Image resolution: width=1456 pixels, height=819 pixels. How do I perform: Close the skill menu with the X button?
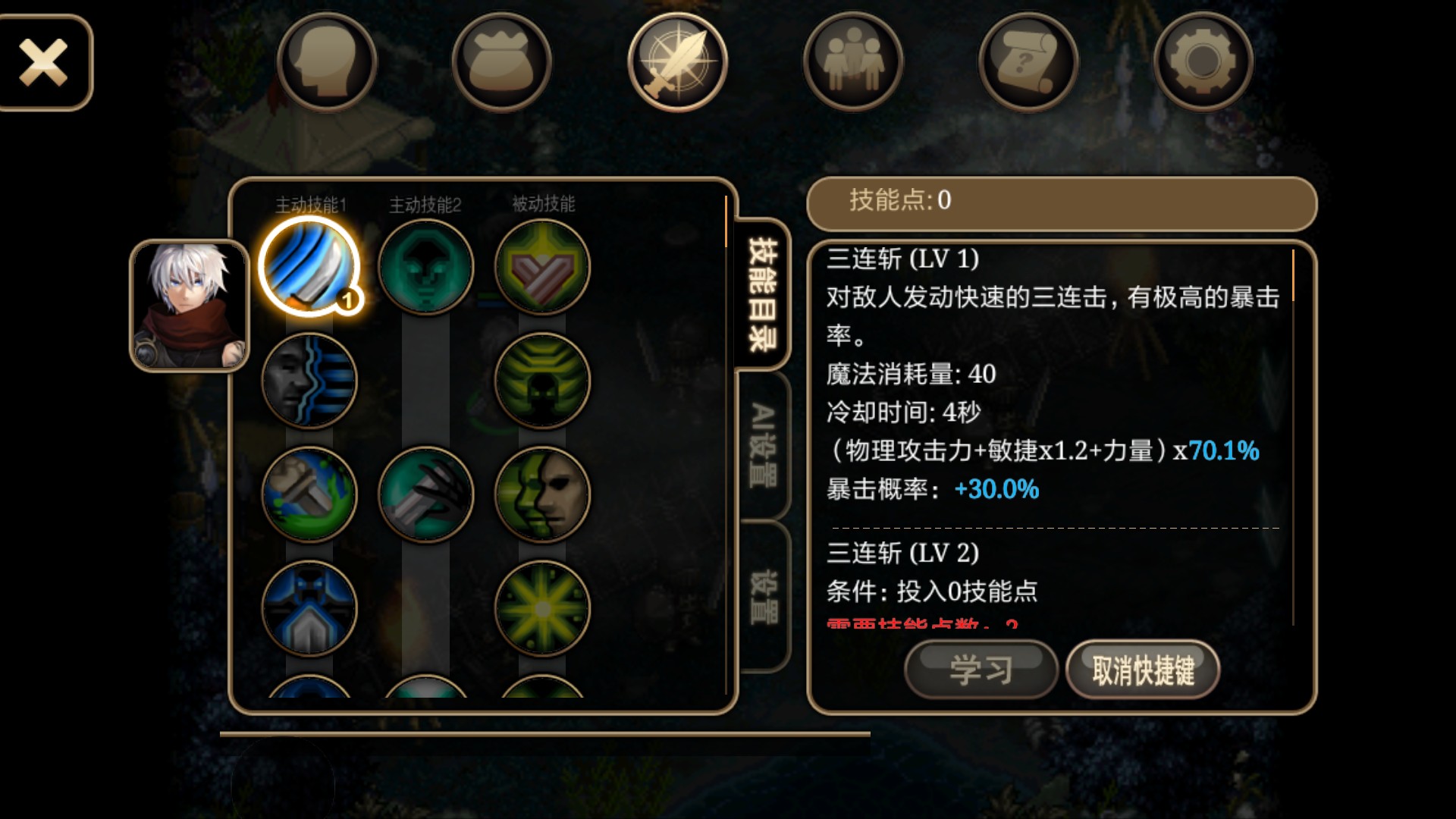click(x=44, y=62)
